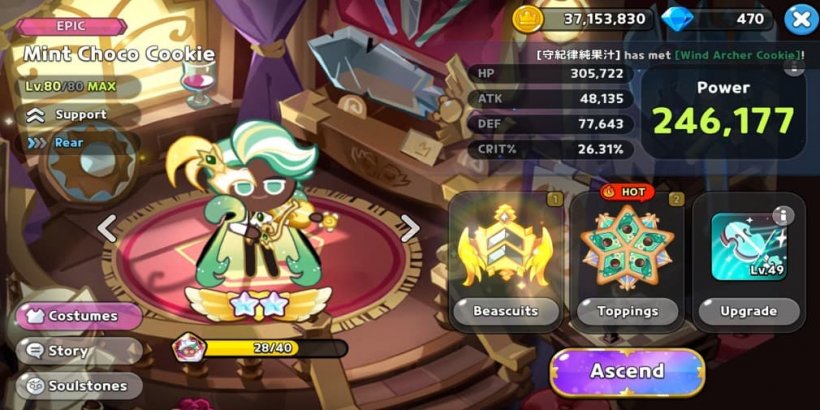
Task: Open the Costumes menu
Action: click(79, 316)
